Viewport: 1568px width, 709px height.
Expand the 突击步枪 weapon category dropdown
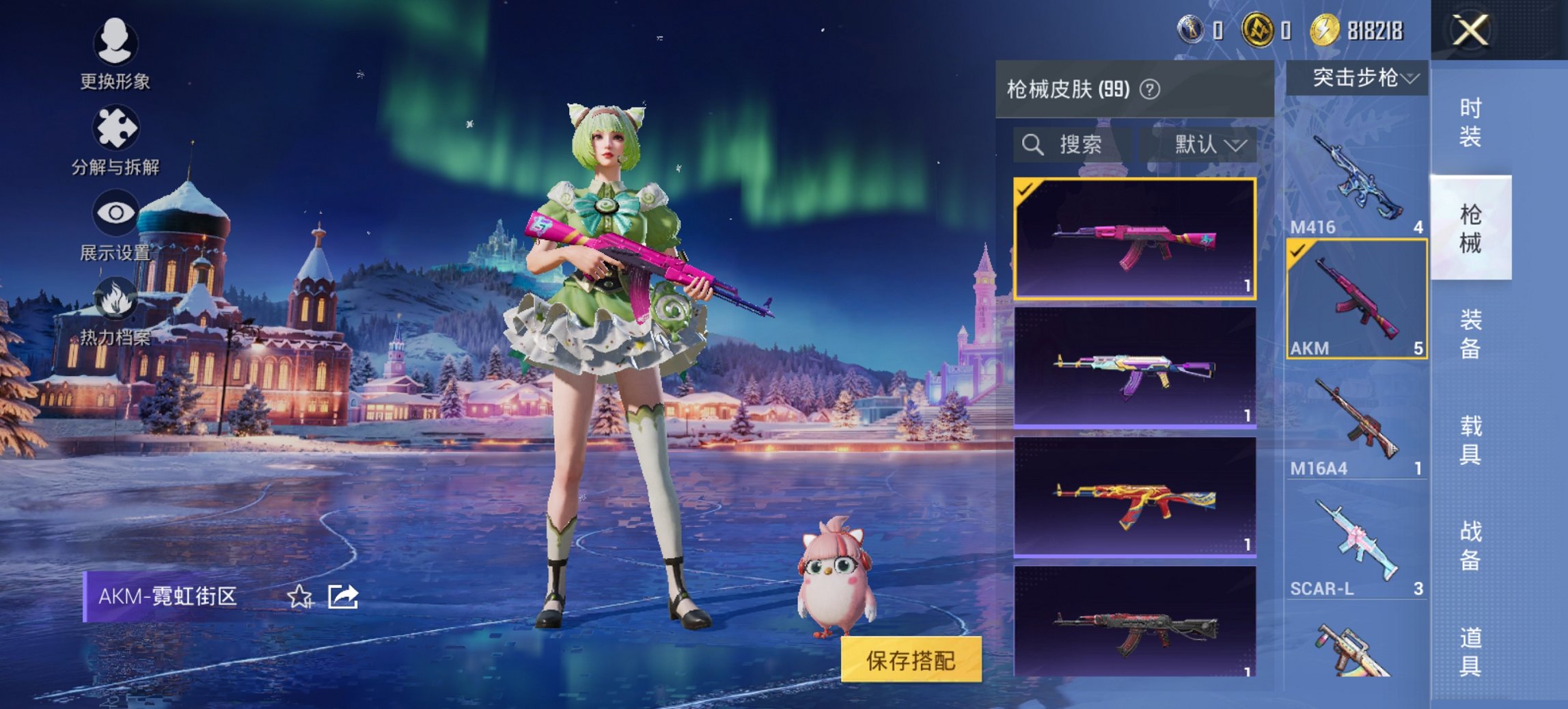[x=1360, y=77]
